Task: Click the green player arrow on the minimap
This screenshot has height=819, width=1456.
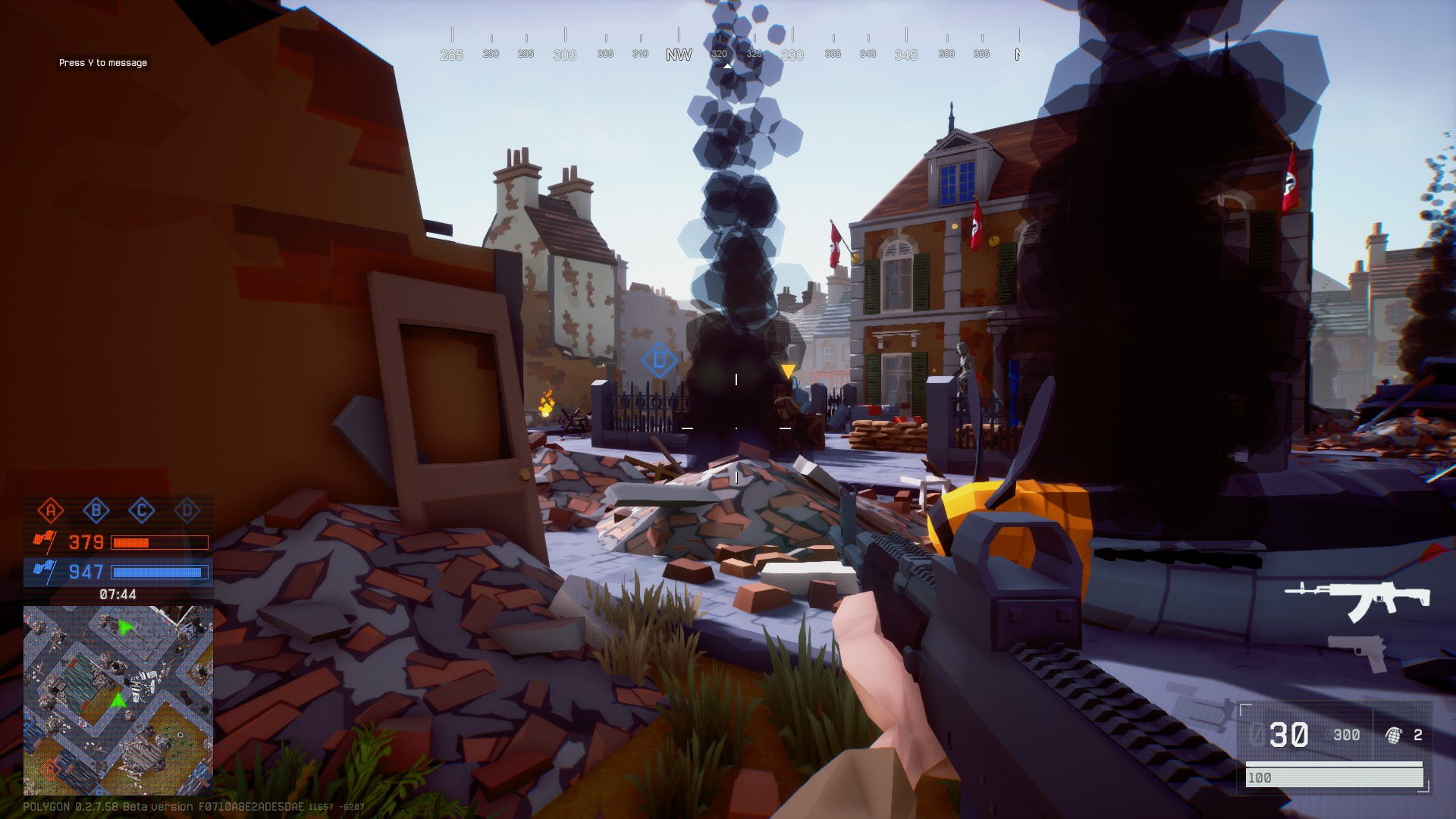Action: point(118,701)
